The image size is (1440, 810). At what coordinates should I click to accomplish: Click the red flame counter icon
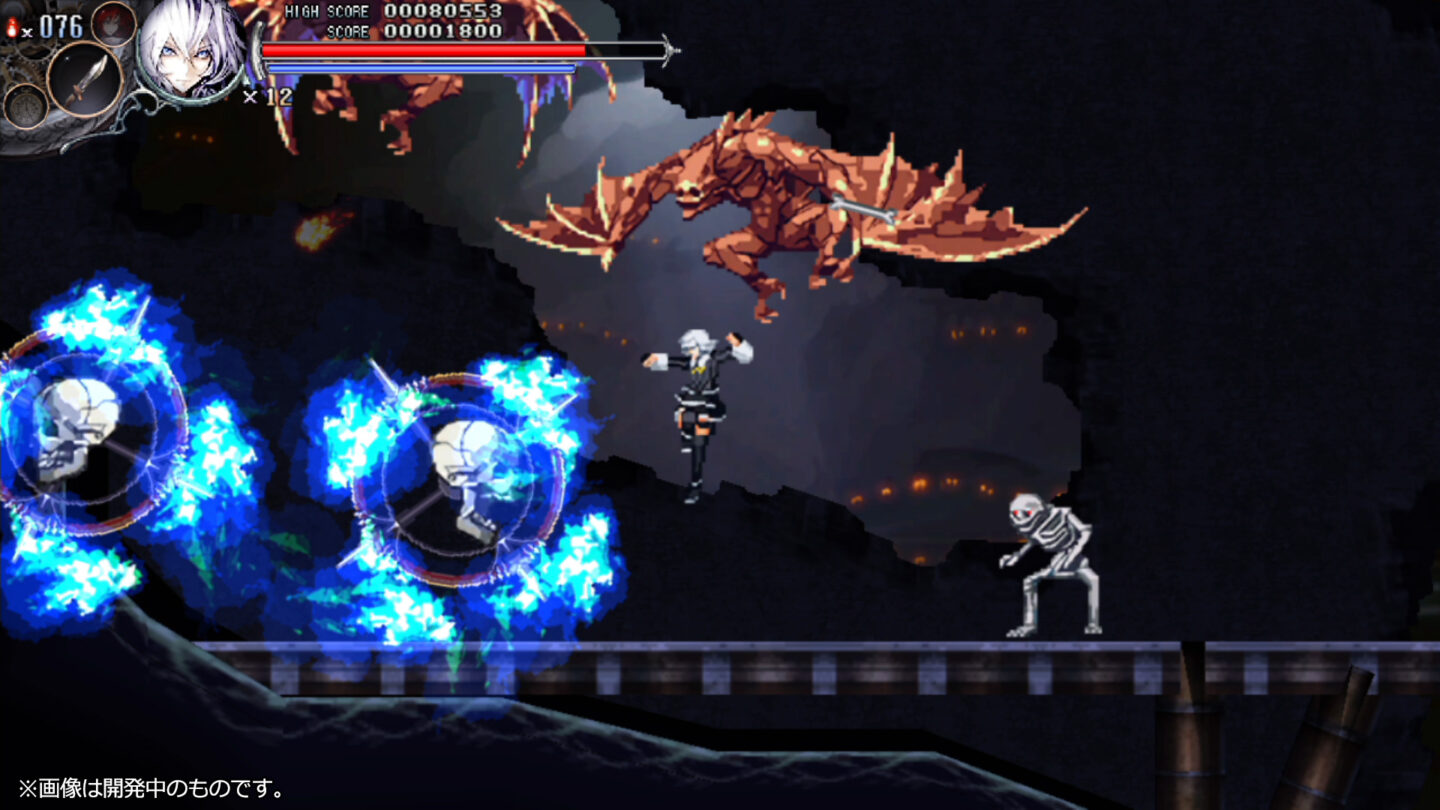tap(13, 25)
